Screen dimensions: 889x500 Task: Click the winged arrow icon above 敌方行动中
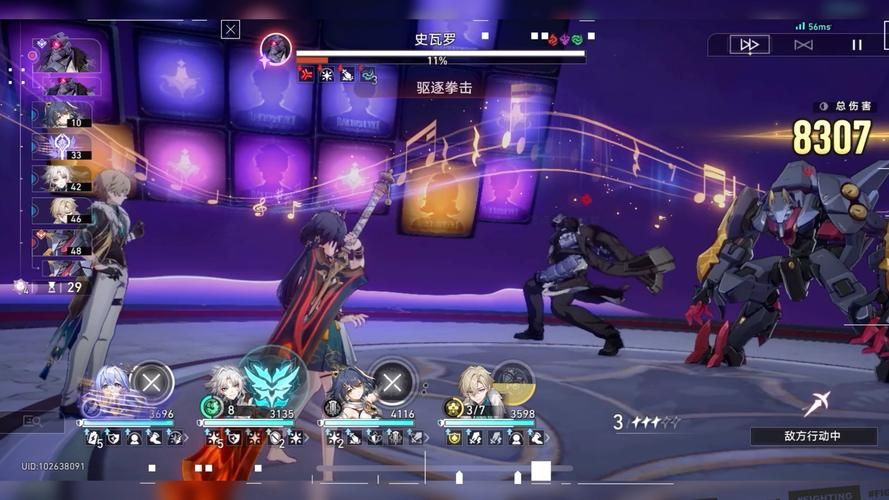[818, 404]
